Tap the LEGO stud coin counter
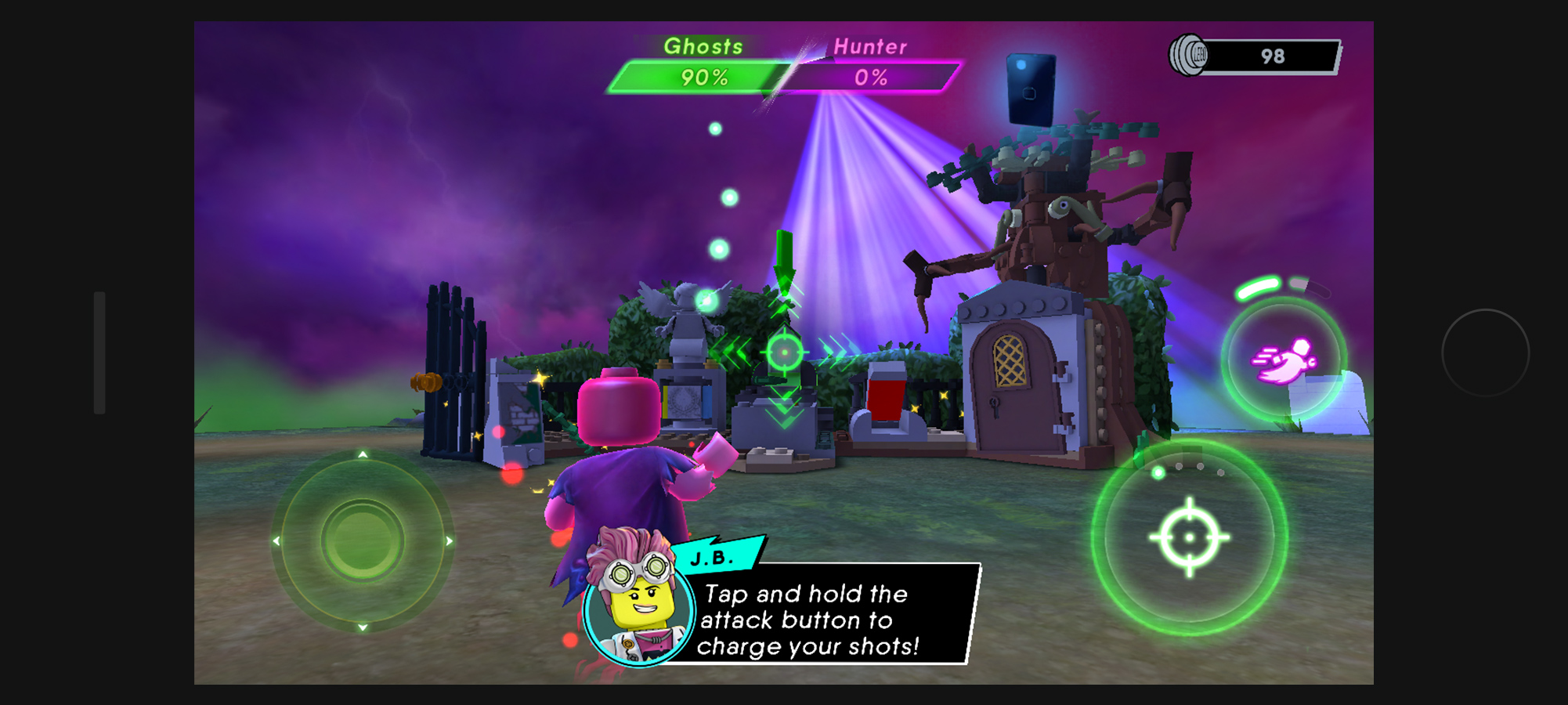1568x705 pixels. (1255, 56)
